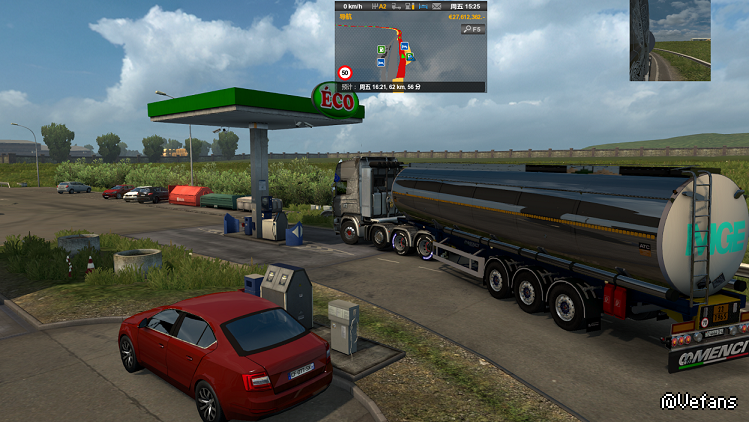Screen dimensions: 749x422
Task: Open the navigation tab label 导航
Action: click(346, 17)
